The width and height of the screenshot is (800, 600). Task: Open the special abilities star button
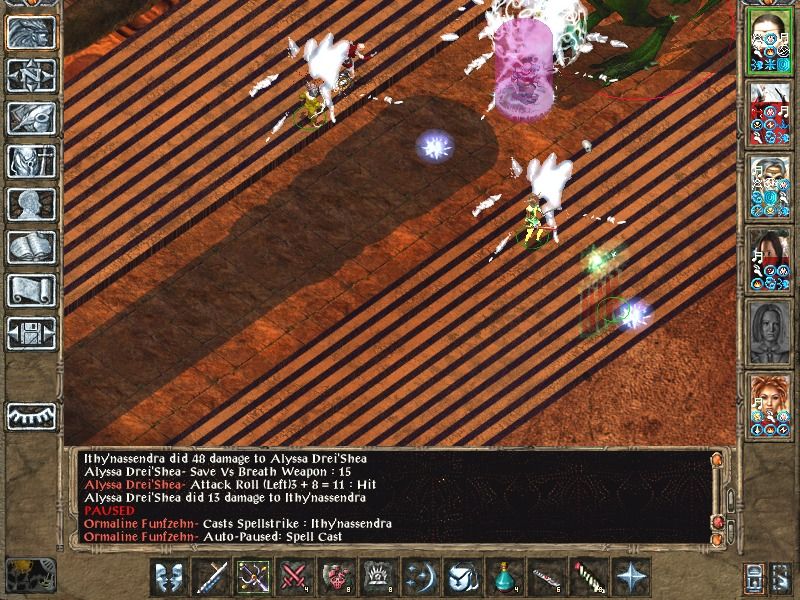(x=629, y=577)
